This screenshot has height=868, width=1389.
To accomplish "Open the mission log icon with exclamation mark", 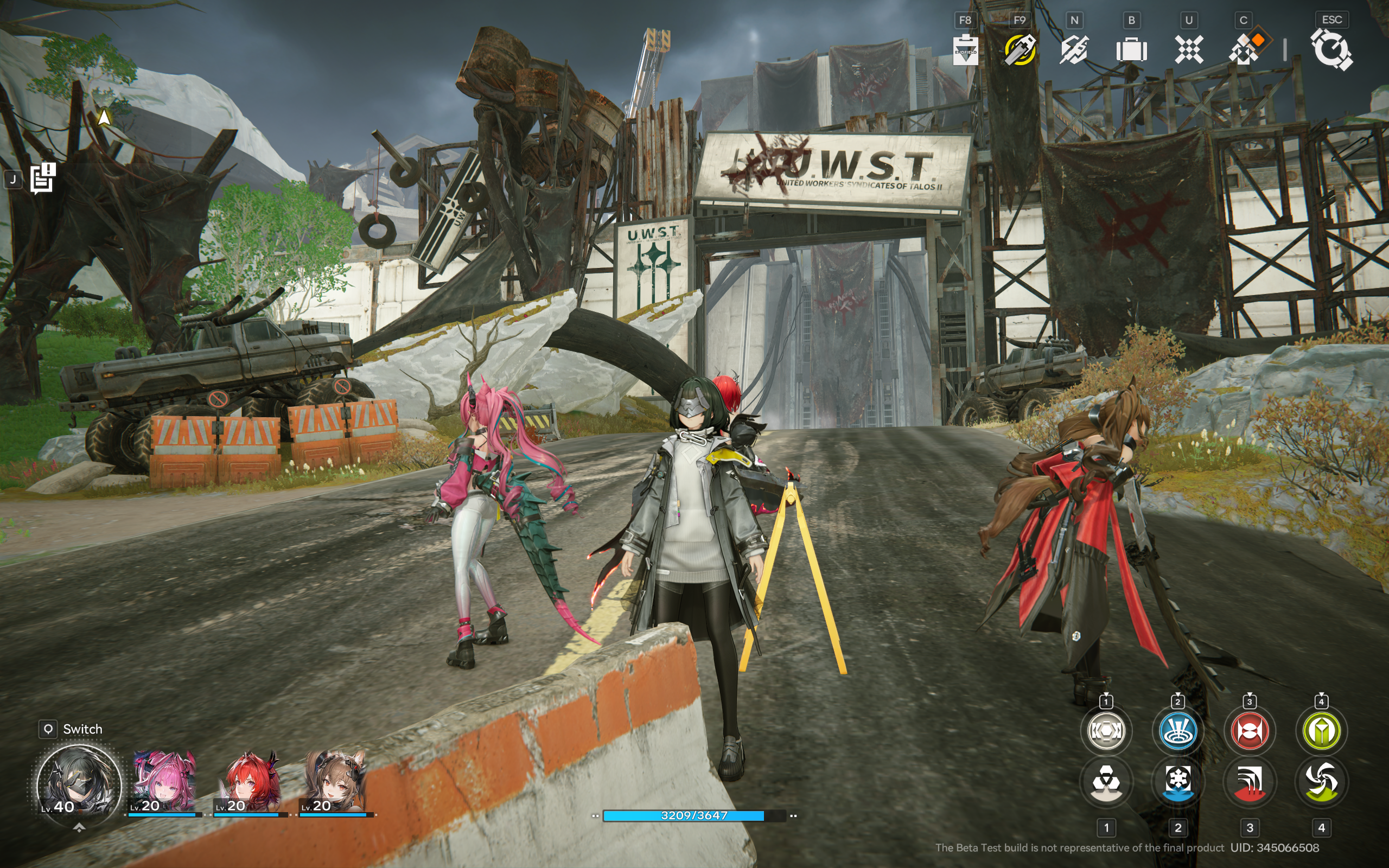I will coord(42,178).
